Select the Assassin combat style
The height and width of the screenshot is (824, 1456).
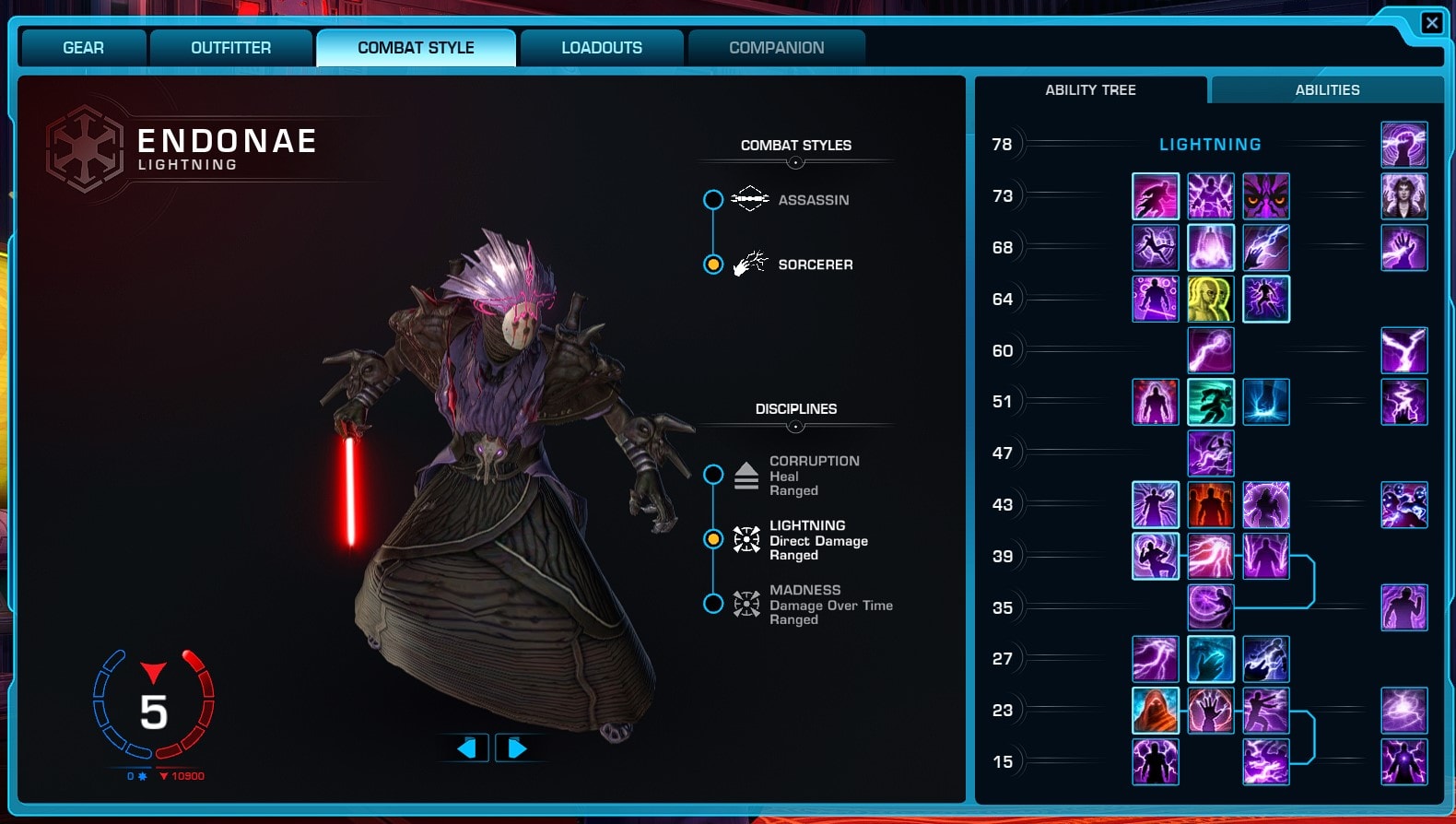tap(713, 200)
